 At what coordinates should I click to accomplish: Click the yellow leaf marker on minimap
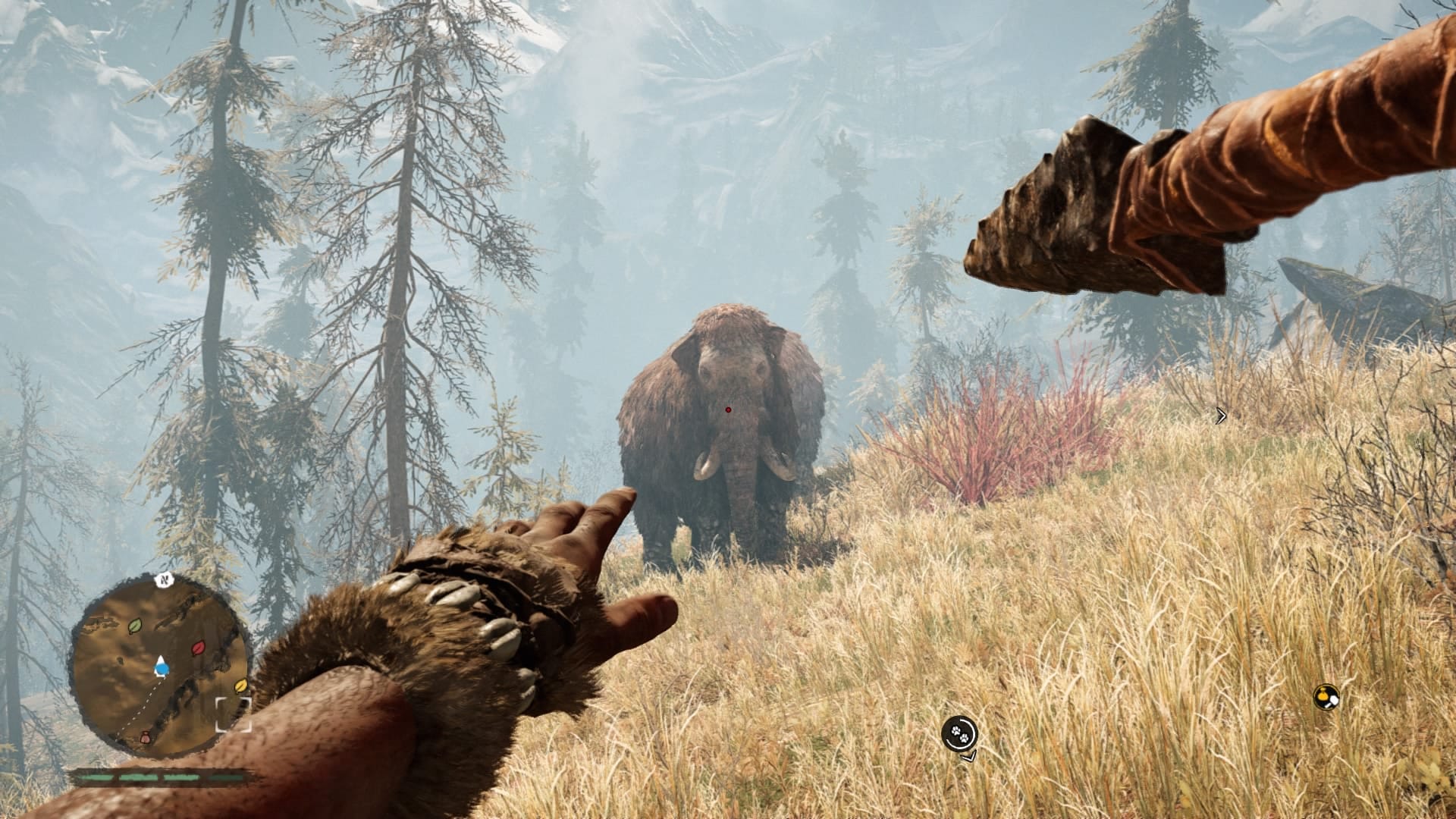pos(241,686)
